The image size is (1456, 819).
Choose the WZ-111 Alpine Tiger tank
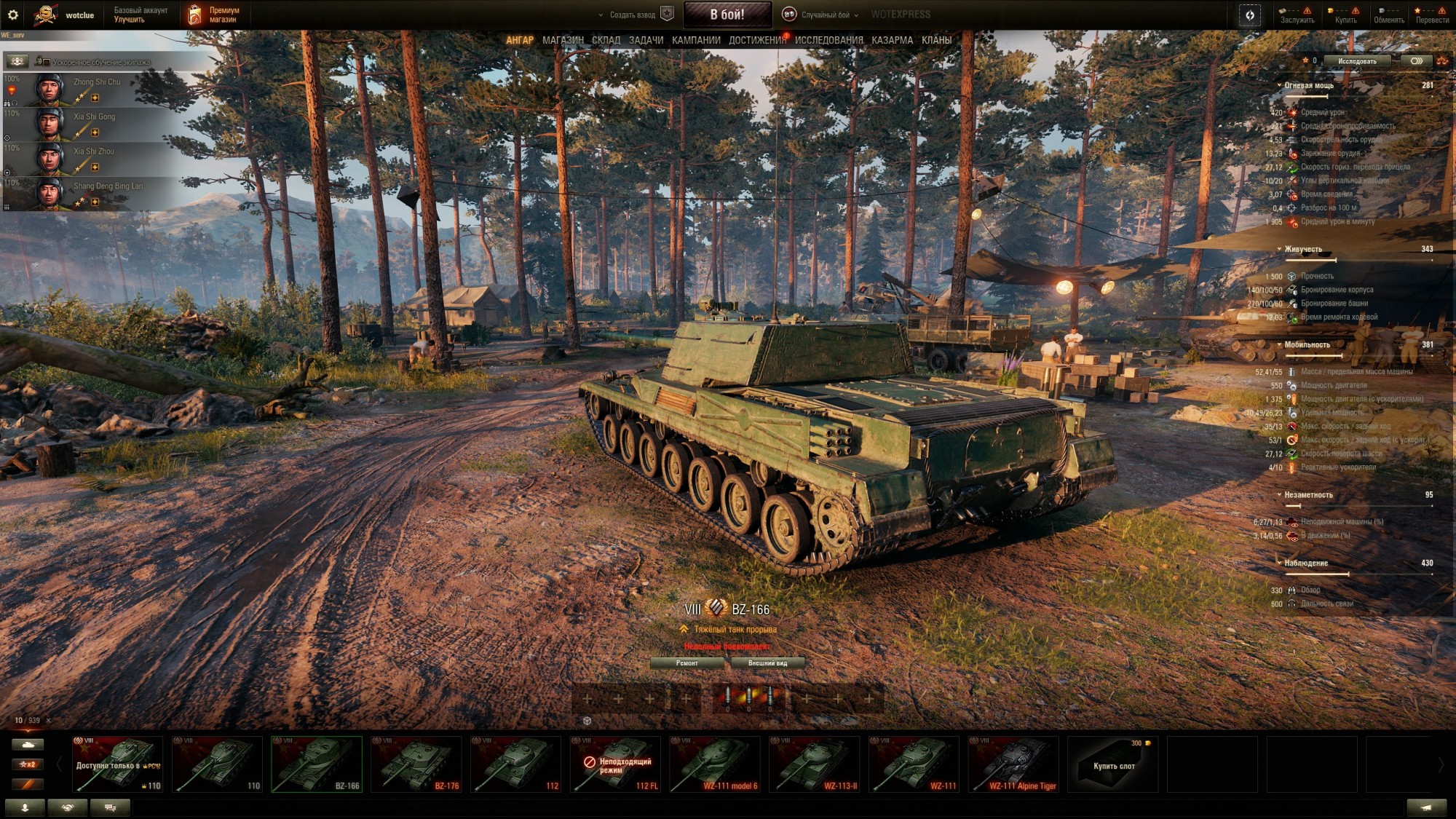click(x=1013, y=764)
